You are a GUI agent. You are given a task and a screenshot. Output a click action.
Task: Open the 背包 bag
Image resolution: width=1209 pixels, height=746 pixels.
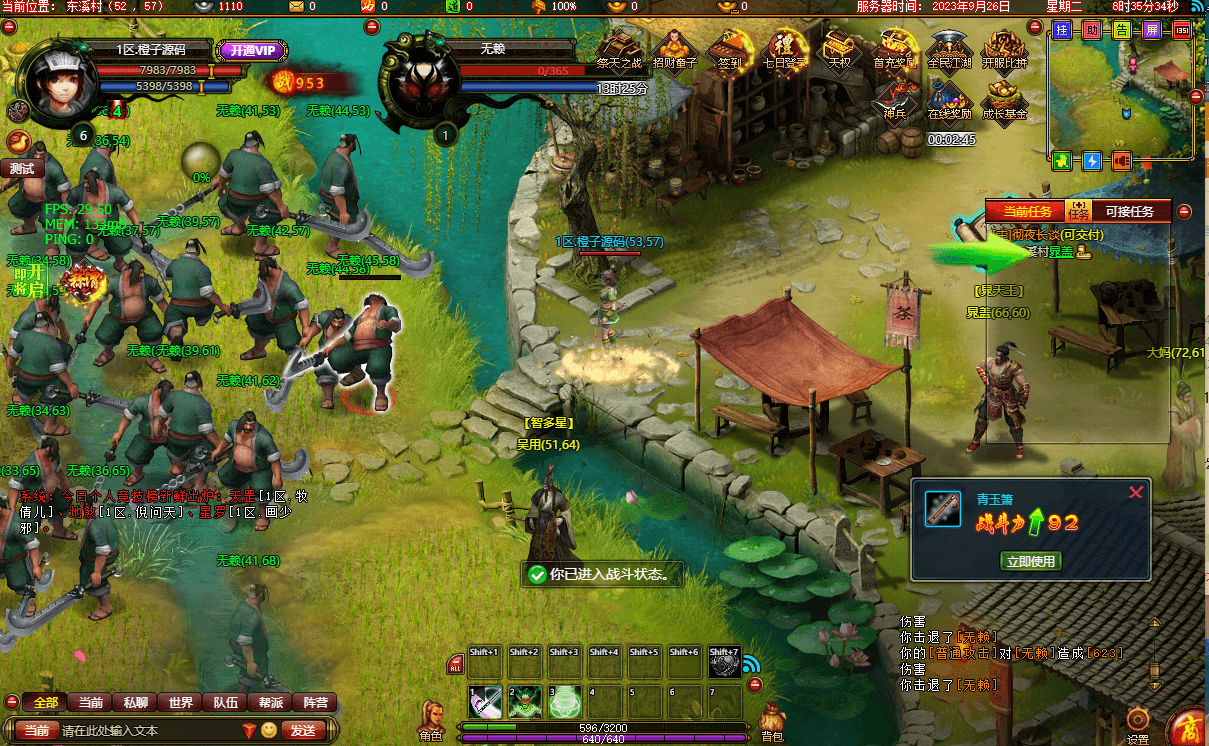tap(771, 722)
